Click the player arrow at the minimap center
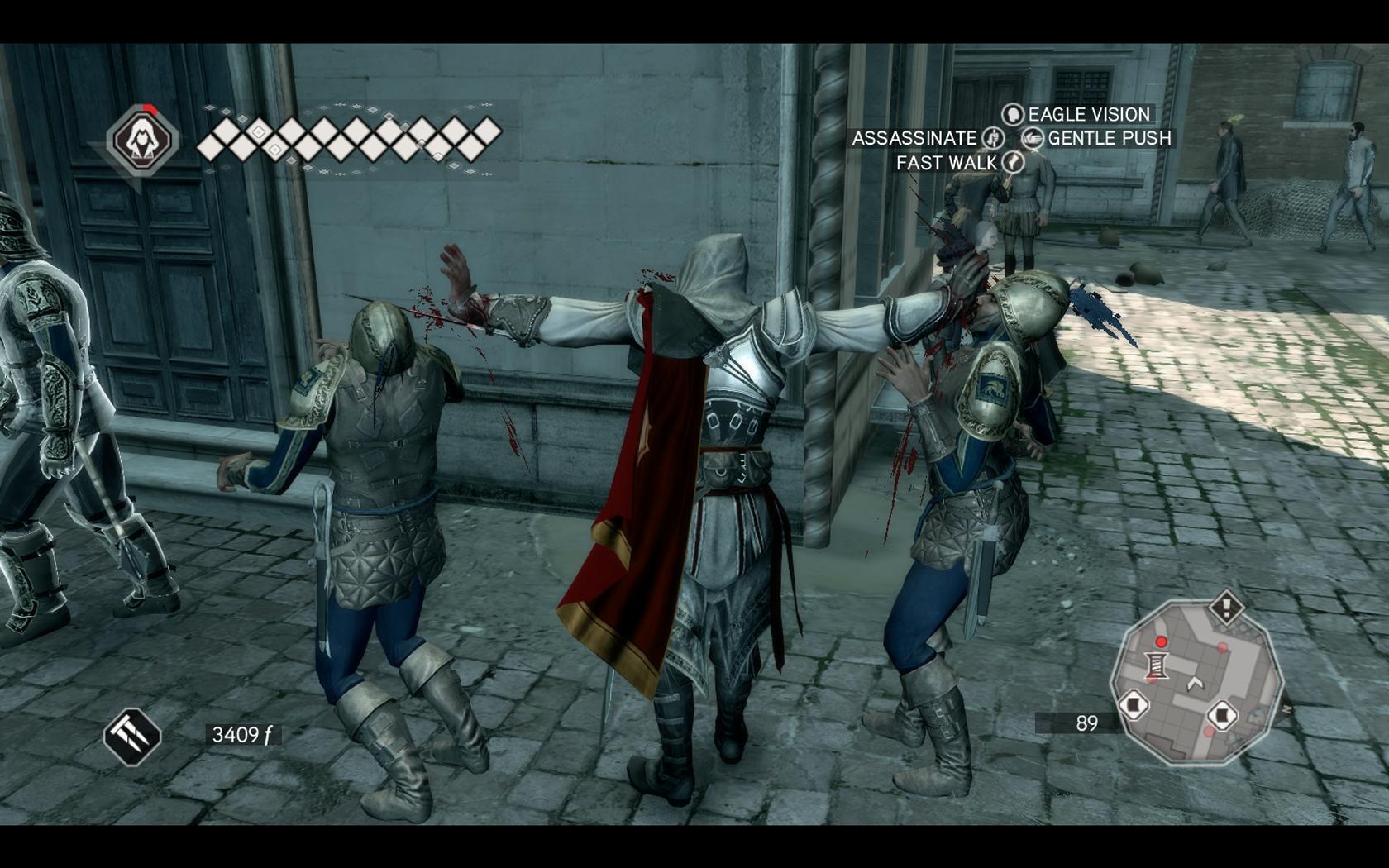This screenshot has height=868, width=1389. [x=1196, y=683]
